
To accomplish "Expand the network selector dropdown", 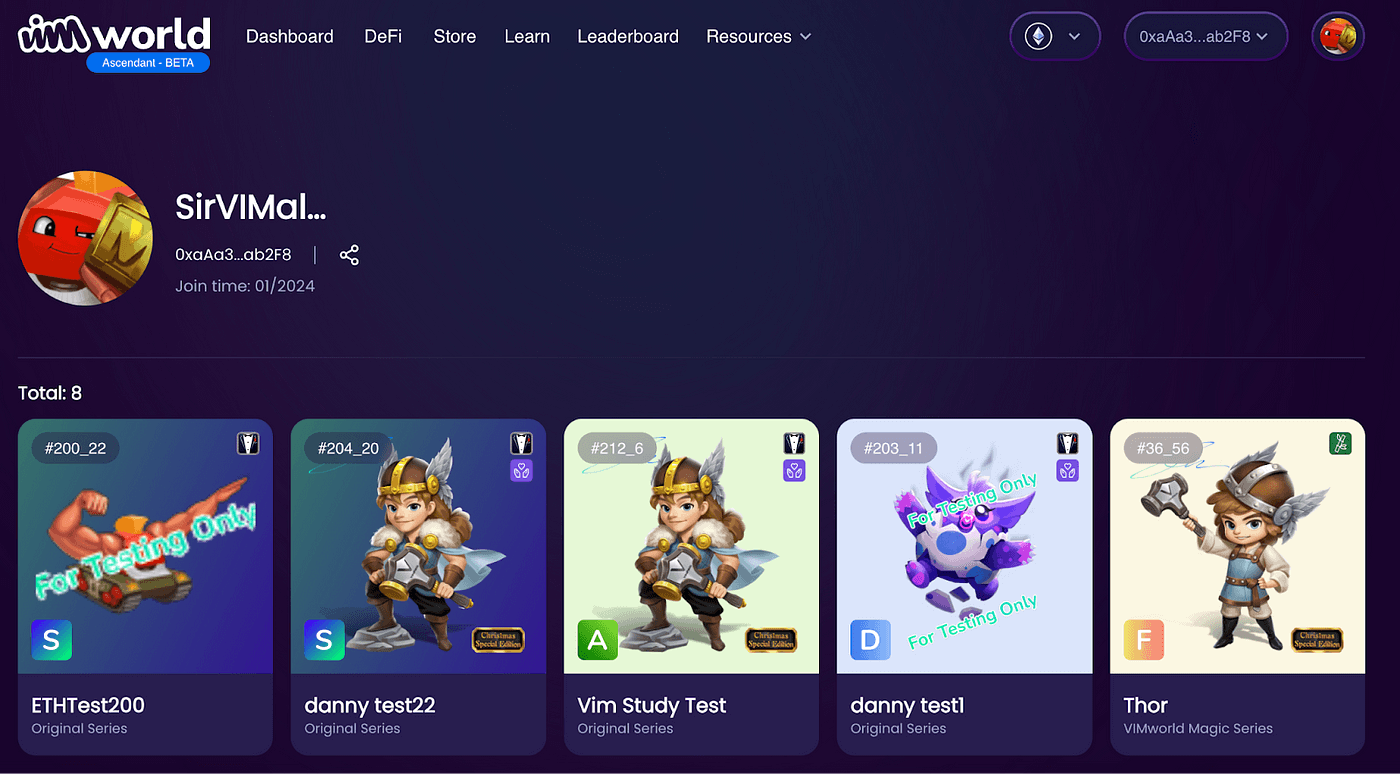I will (x=1072, y=36).
